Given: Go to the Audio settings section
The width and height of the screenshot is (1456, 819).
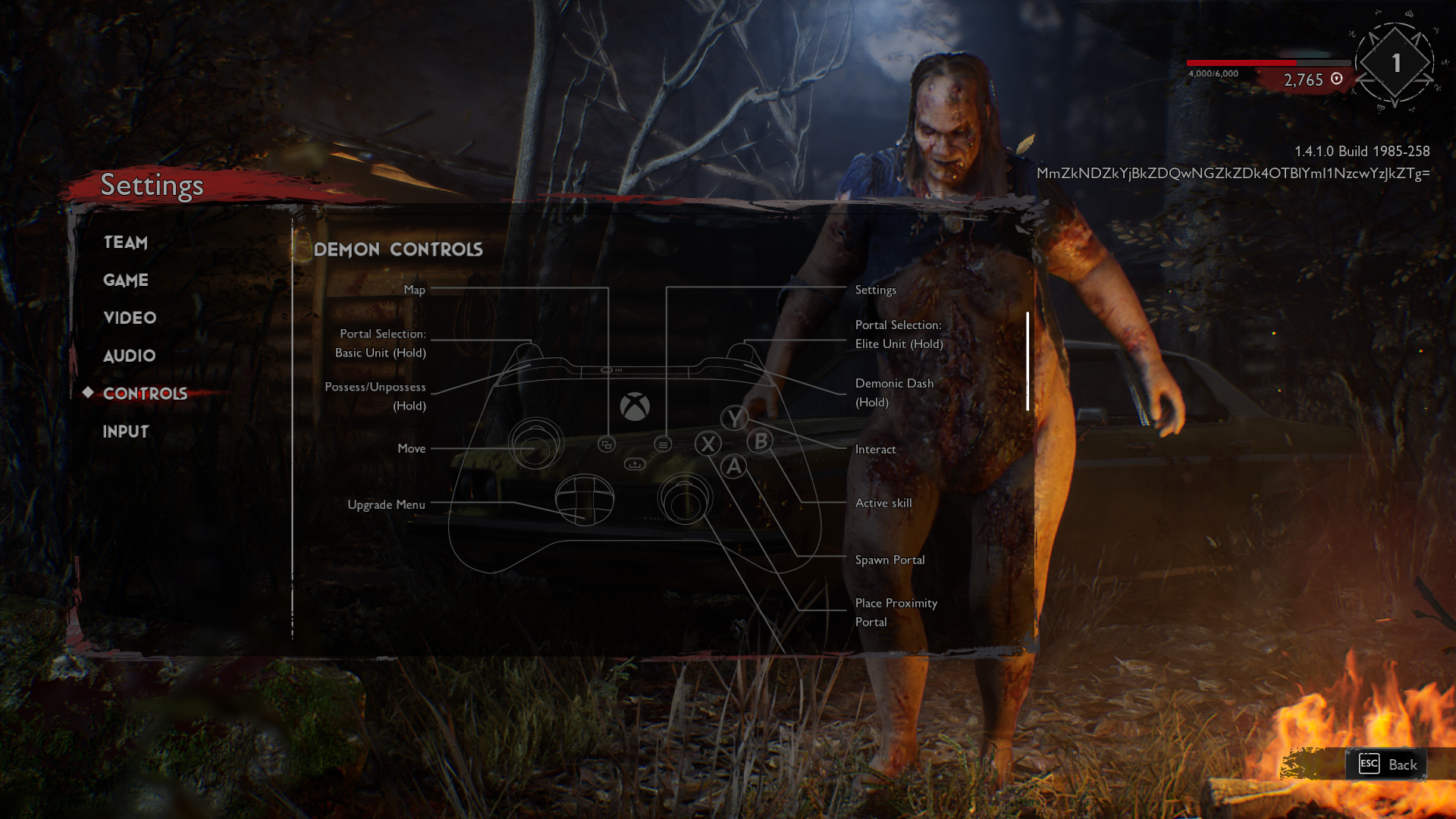Looking at the screenshot, I should pyautogui.click(x=129, y=356).
